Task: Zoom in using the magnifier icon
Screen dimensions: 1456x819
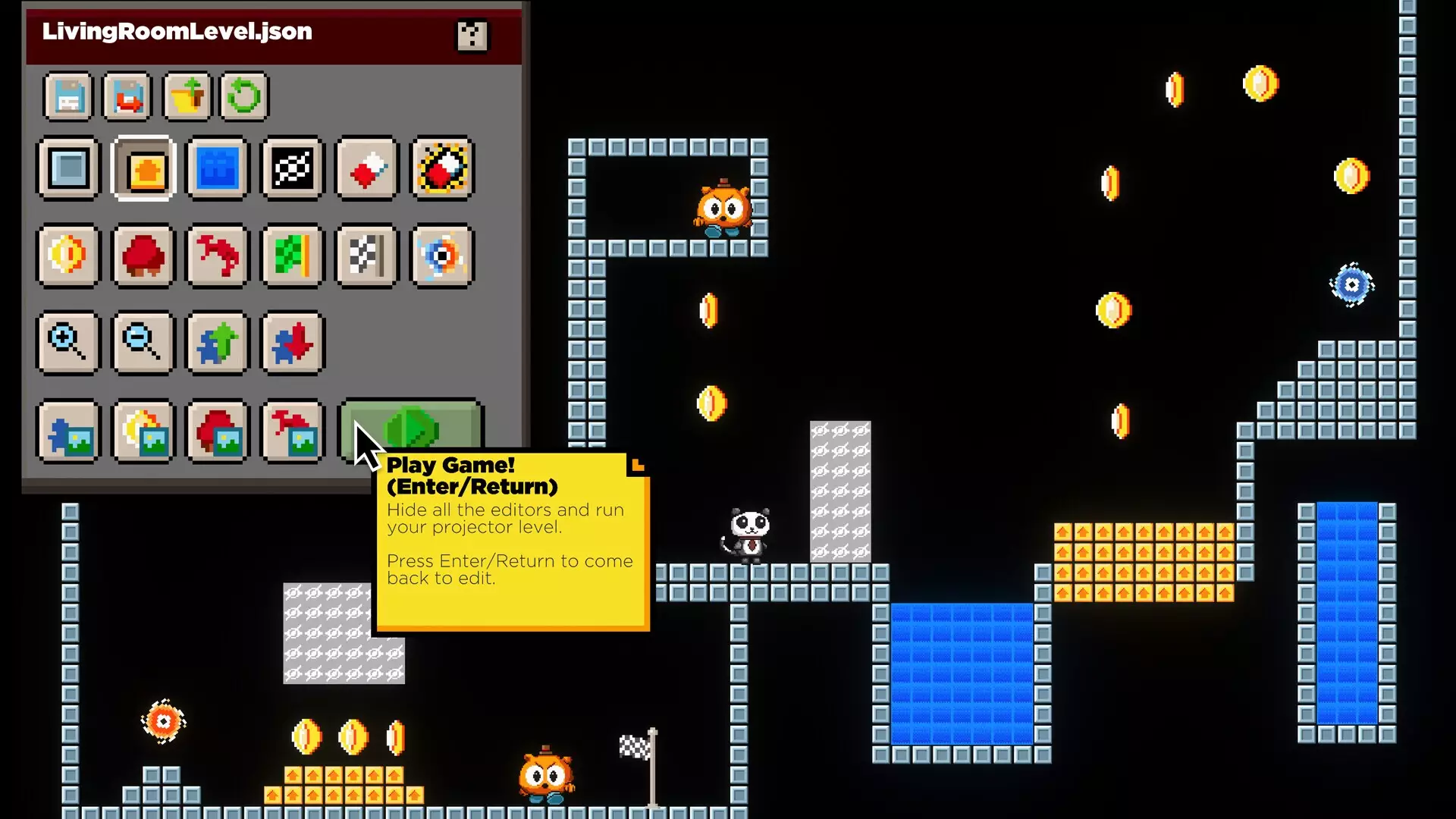Action: 67,343
